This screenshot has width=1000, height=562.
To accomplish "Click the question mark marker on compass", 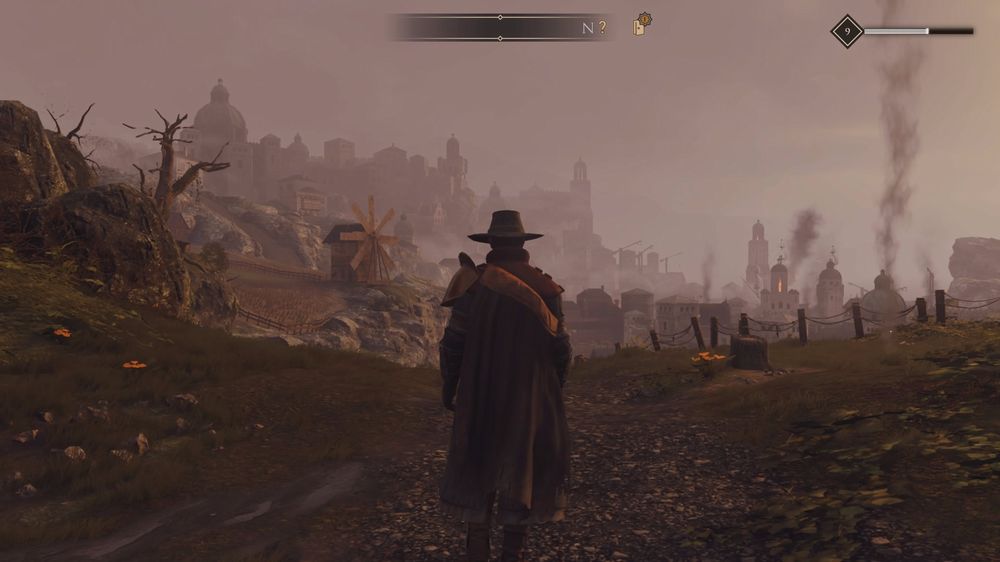I will (602, 28).
